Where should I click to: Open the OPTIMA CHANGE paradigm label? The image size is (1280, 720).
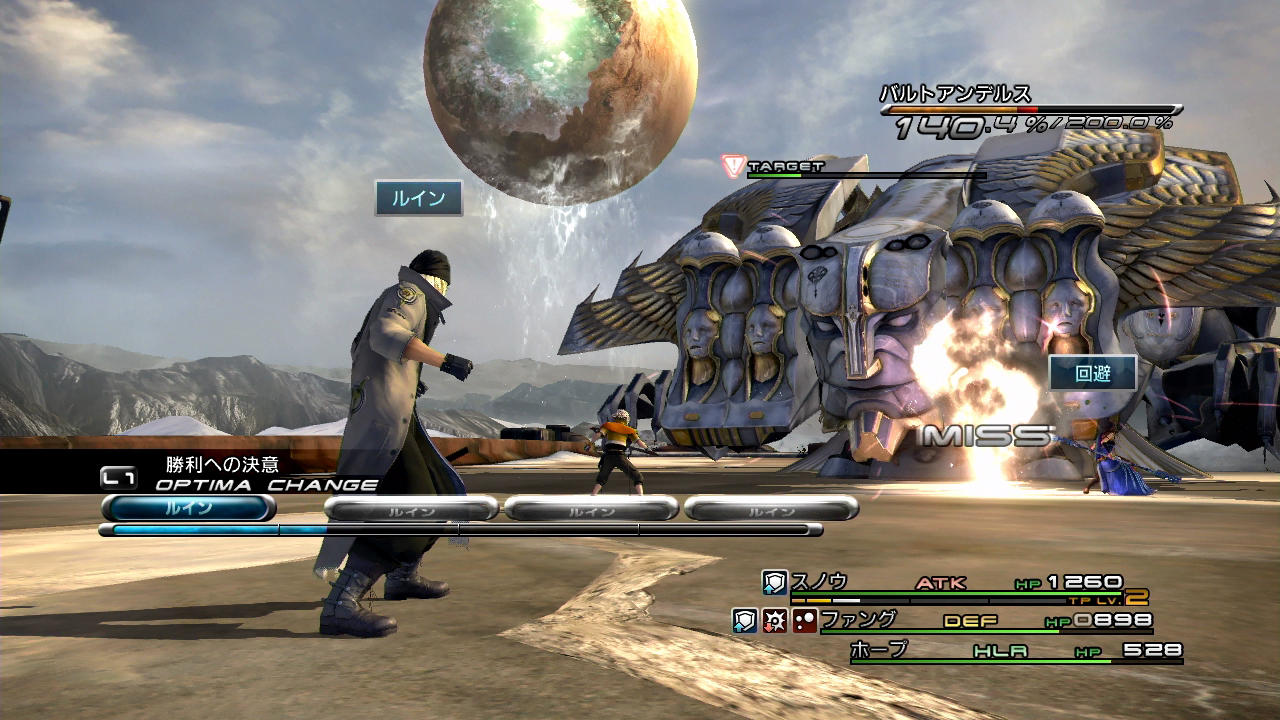click(x=266, y=485)
